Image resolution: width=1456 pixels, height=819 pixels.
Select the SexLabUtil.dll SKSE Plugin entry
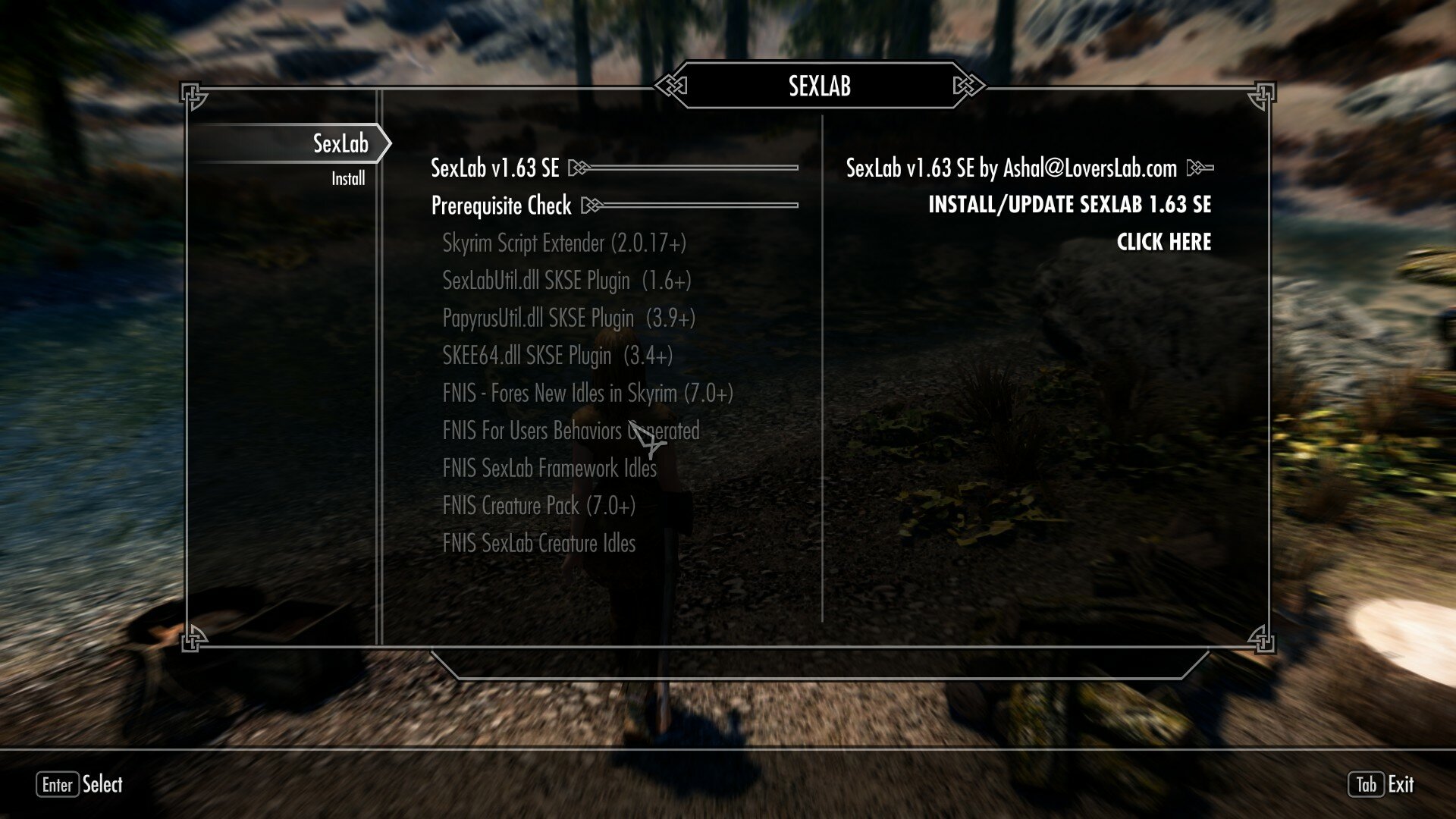coord(566,281)
